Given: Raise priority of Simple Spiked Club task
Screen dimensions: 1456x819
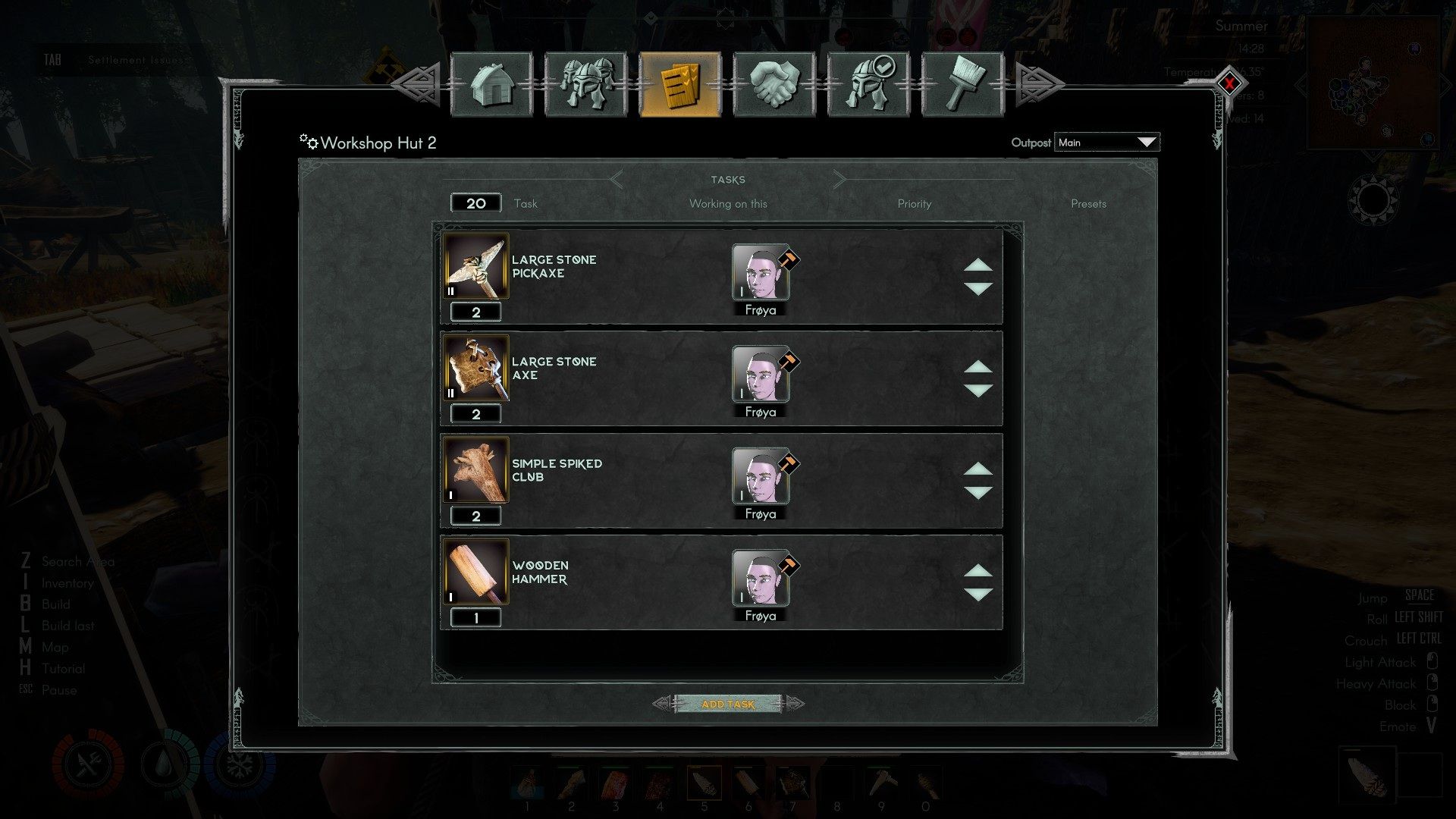Looking at the screenshot, I should point(978,469).
